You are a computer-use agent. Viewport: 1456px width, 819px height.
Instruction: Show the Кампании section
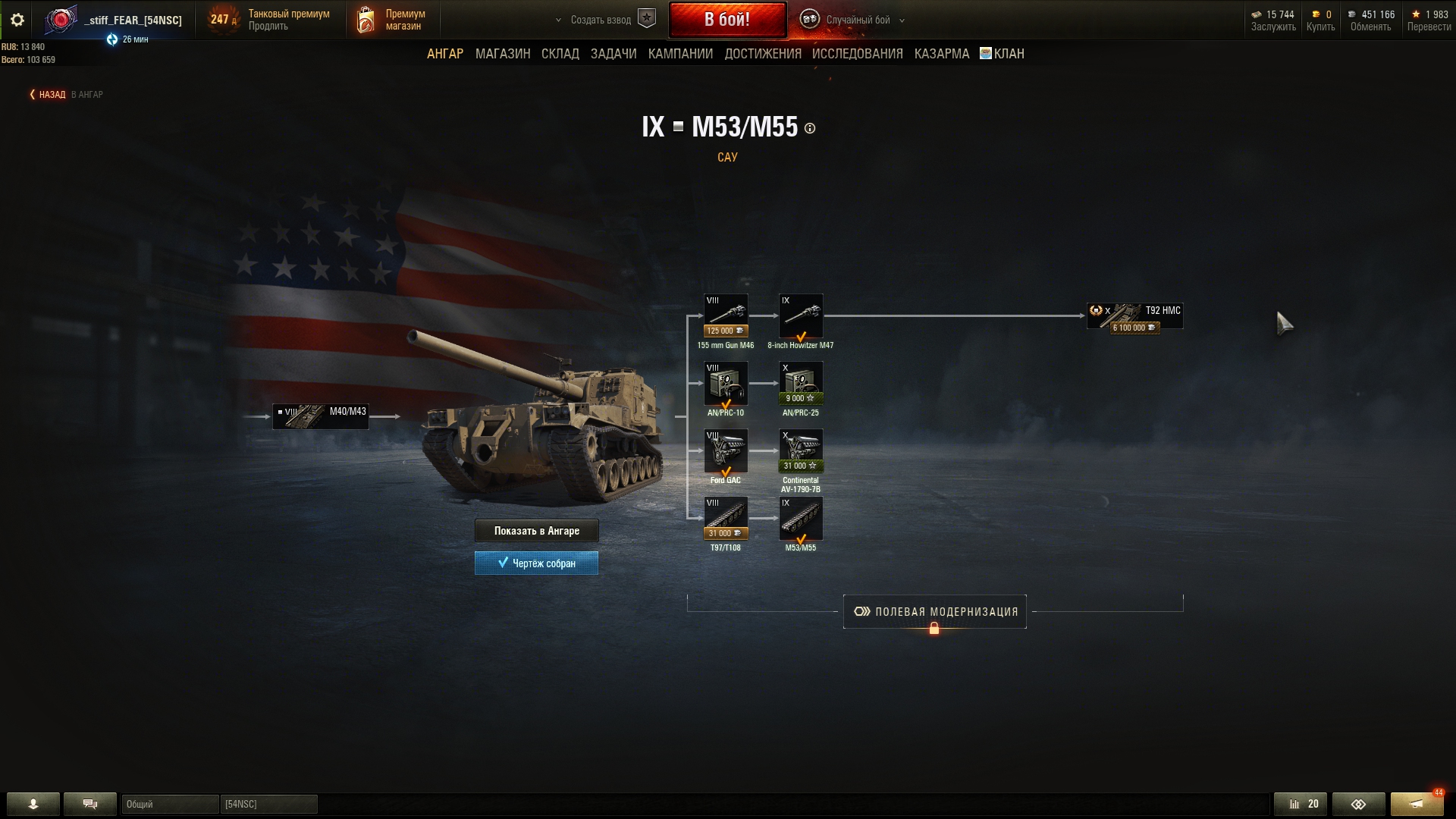coord(680,54)
